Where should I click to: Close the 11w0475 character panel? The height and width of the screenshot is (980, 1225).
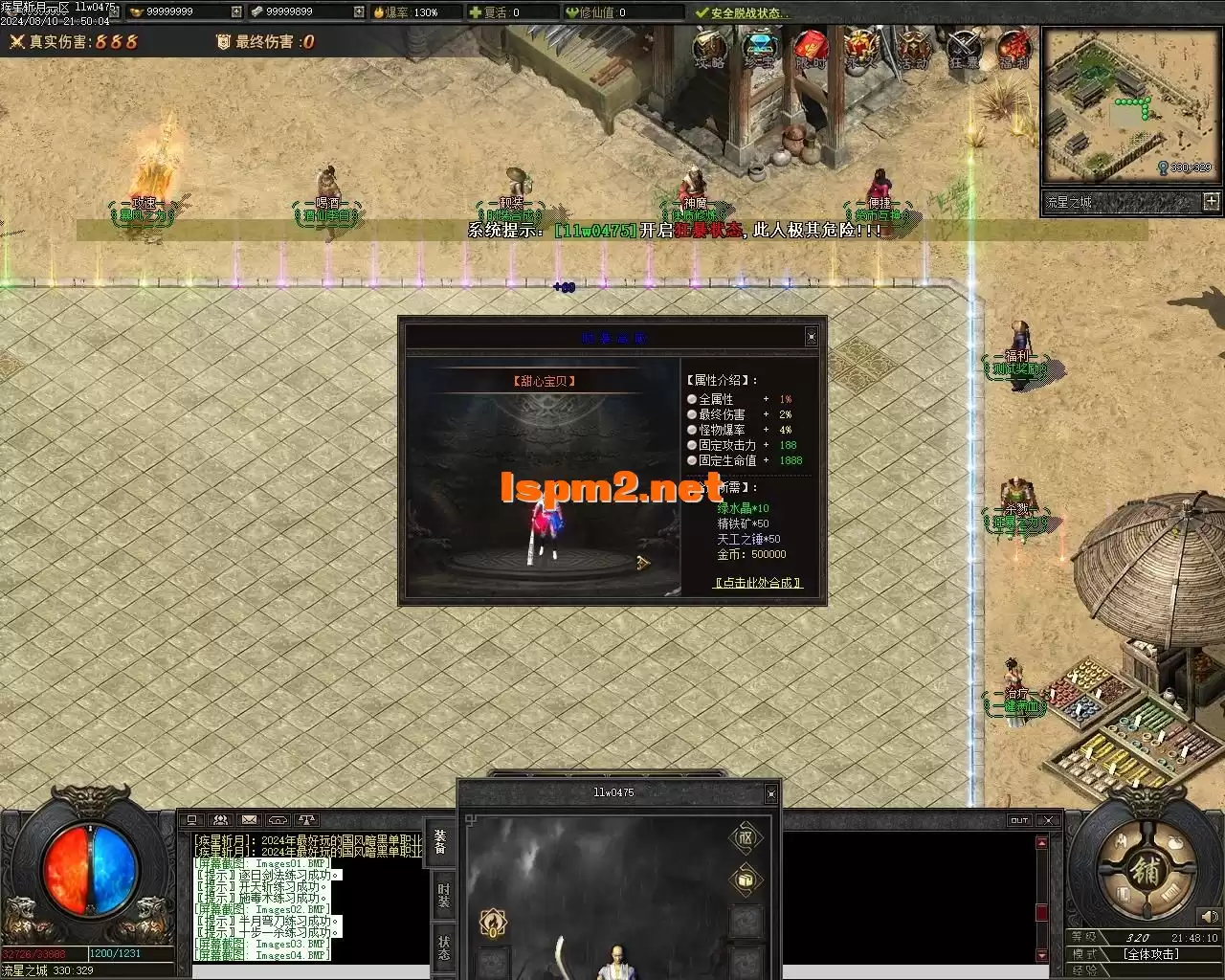tap(771, 793)
